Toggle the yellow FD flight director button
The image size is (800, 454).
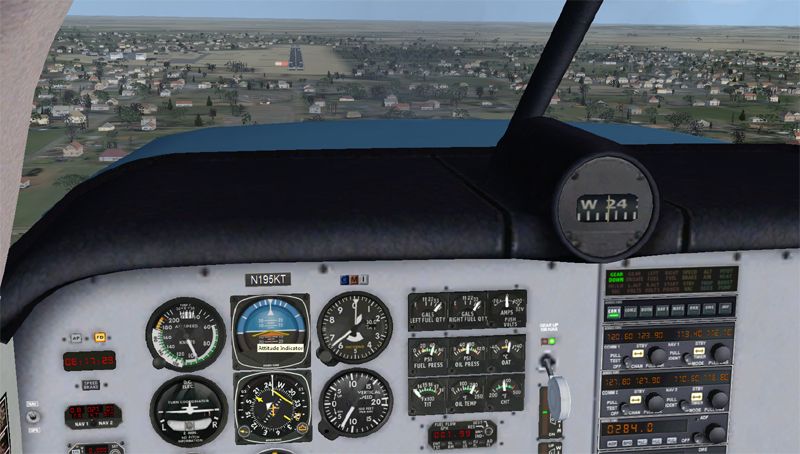pos(99,337)
